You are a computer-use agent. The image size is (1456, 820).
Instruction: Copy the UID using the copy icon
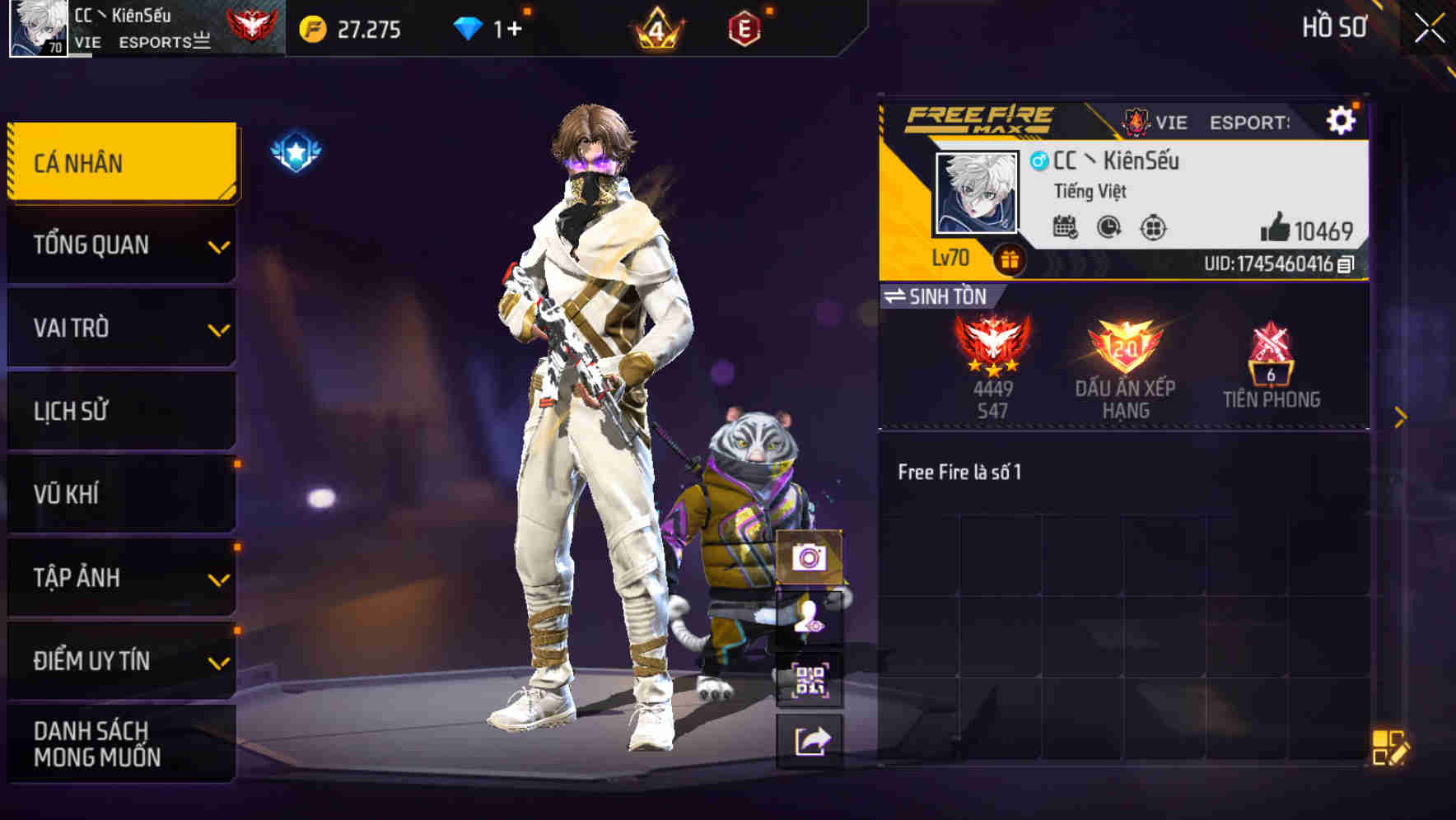[1346, 263]
